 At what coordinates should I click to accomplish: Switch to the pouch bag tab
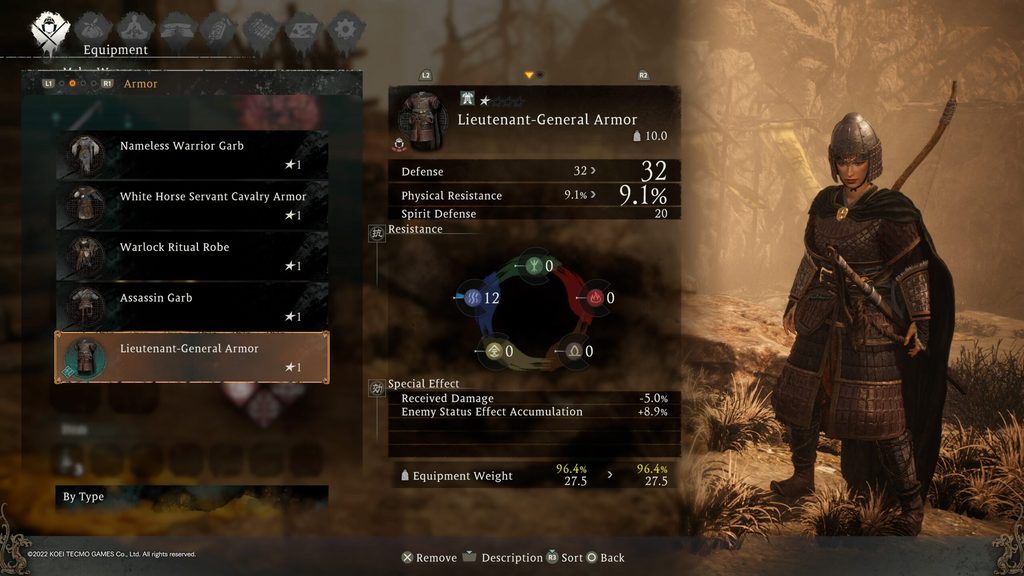93,30
